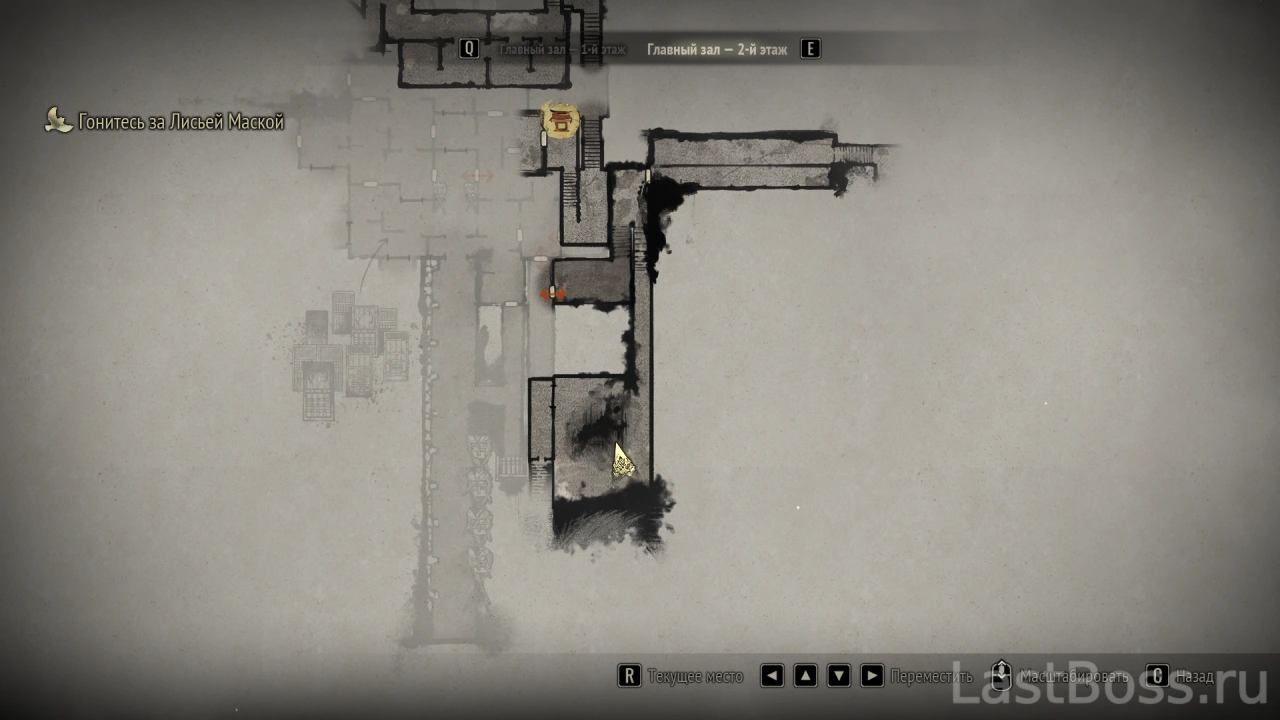The image size is (1280, 720).
Task: Click the bright red door marker
Action: pyautogui.click(x=553, y=294)
